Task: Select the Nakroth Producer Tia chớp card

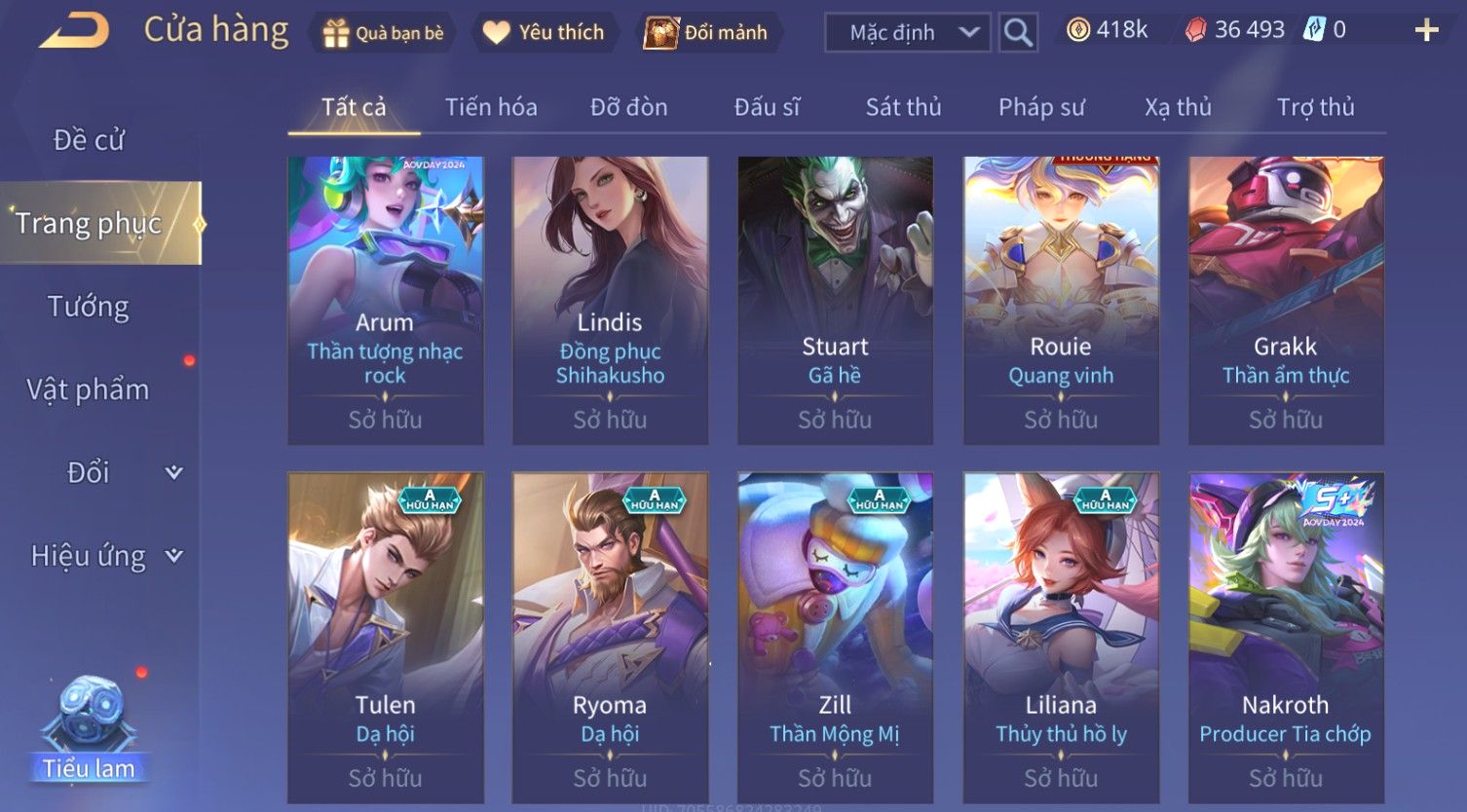Action: [1286, 638]
